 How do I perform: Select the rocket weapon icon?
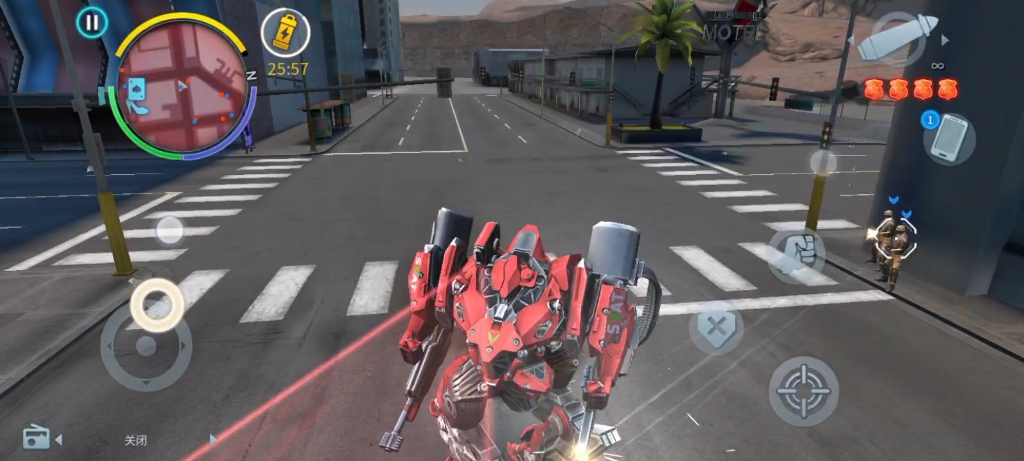point(897,40)
